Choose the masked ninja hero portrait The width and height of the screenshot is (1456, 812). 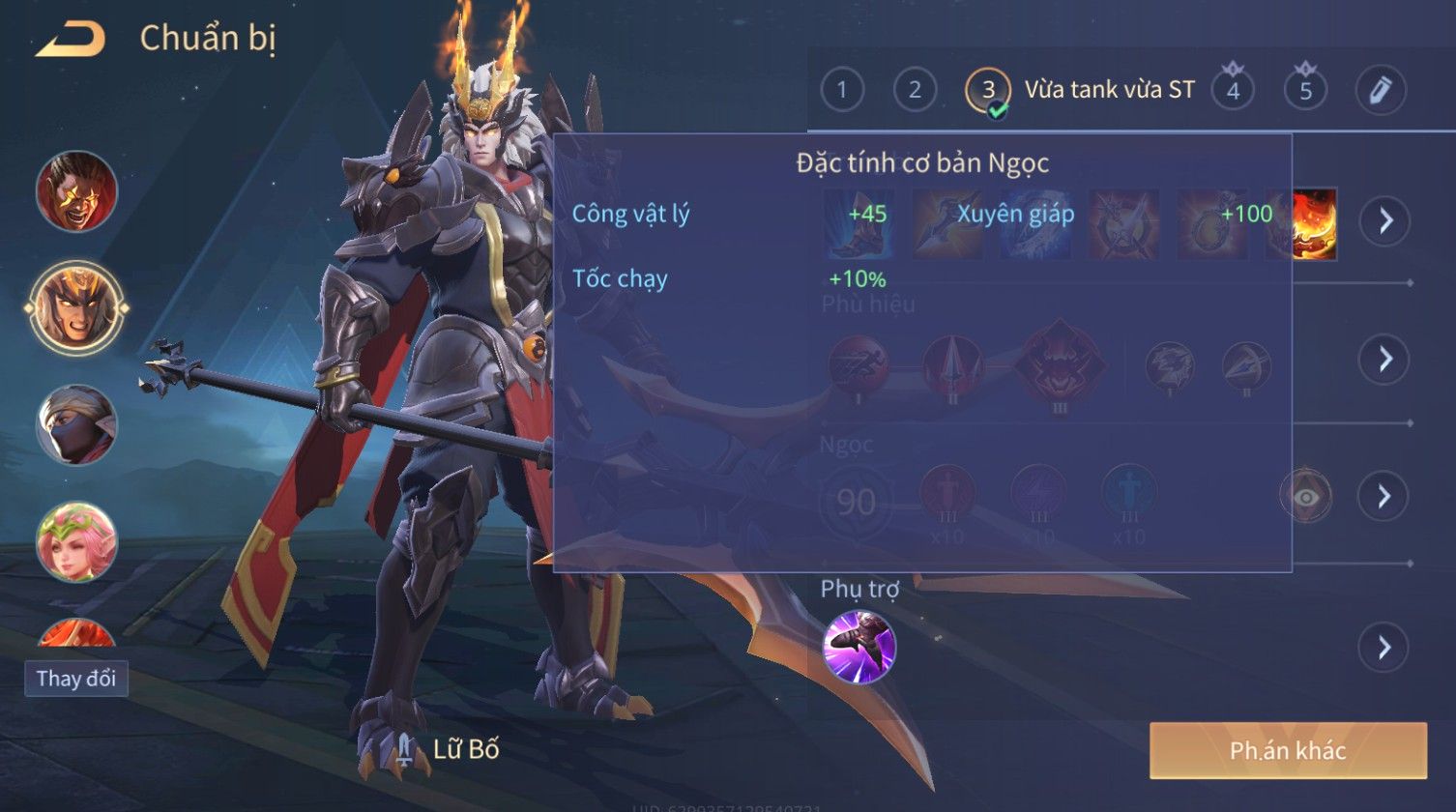(x=77, y=425)
